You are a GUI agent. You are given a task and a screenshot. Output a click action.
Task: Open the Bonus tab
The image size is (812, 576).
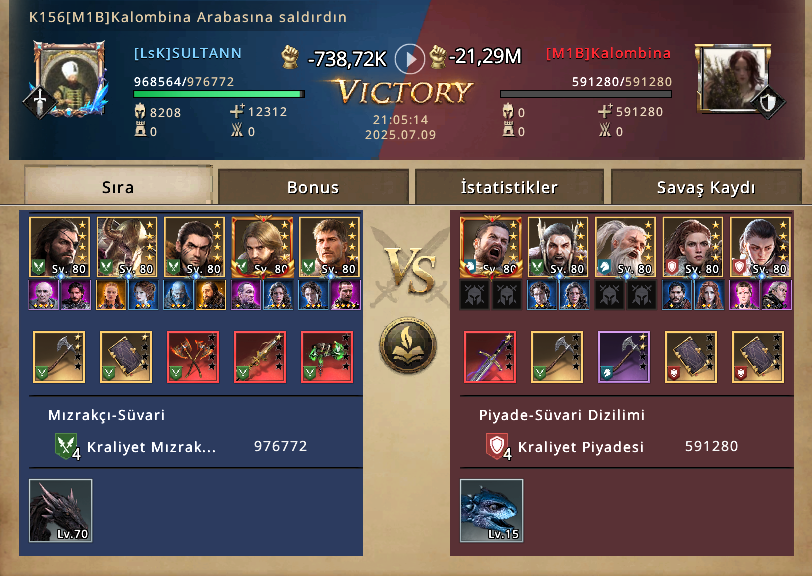tap(313, 187)
